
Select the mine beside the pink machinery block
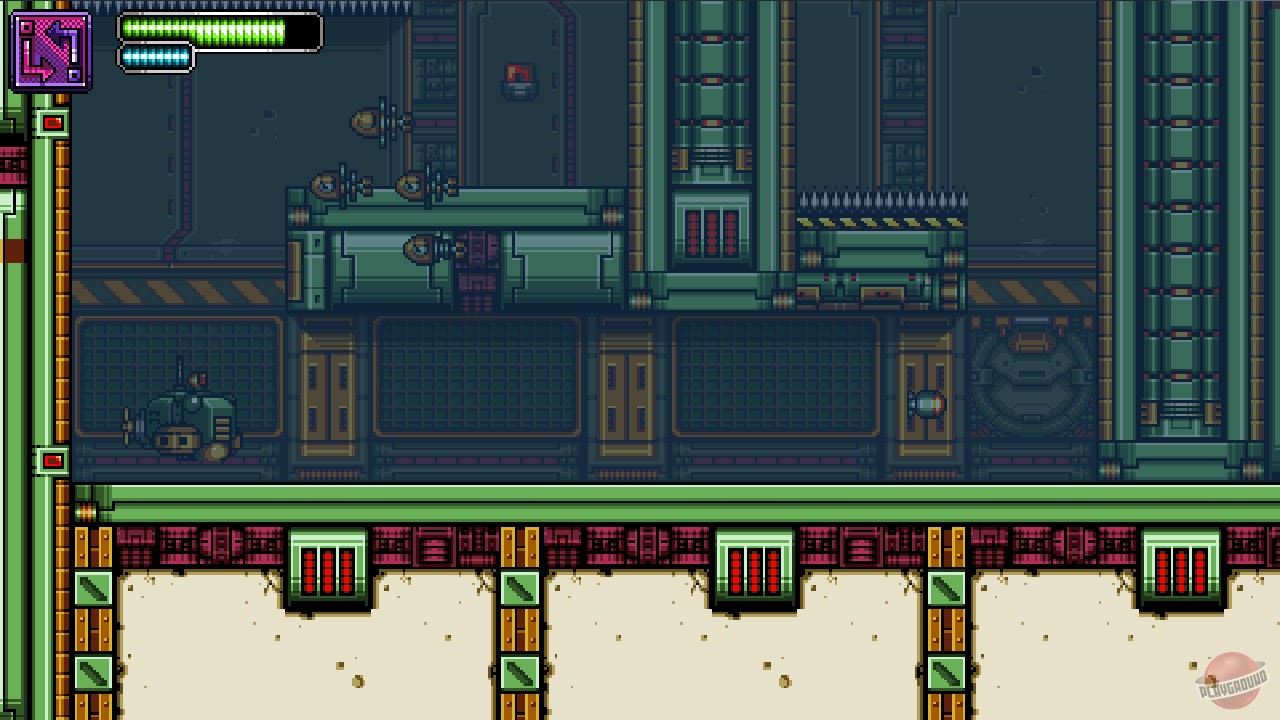click(x=420, y=248)
